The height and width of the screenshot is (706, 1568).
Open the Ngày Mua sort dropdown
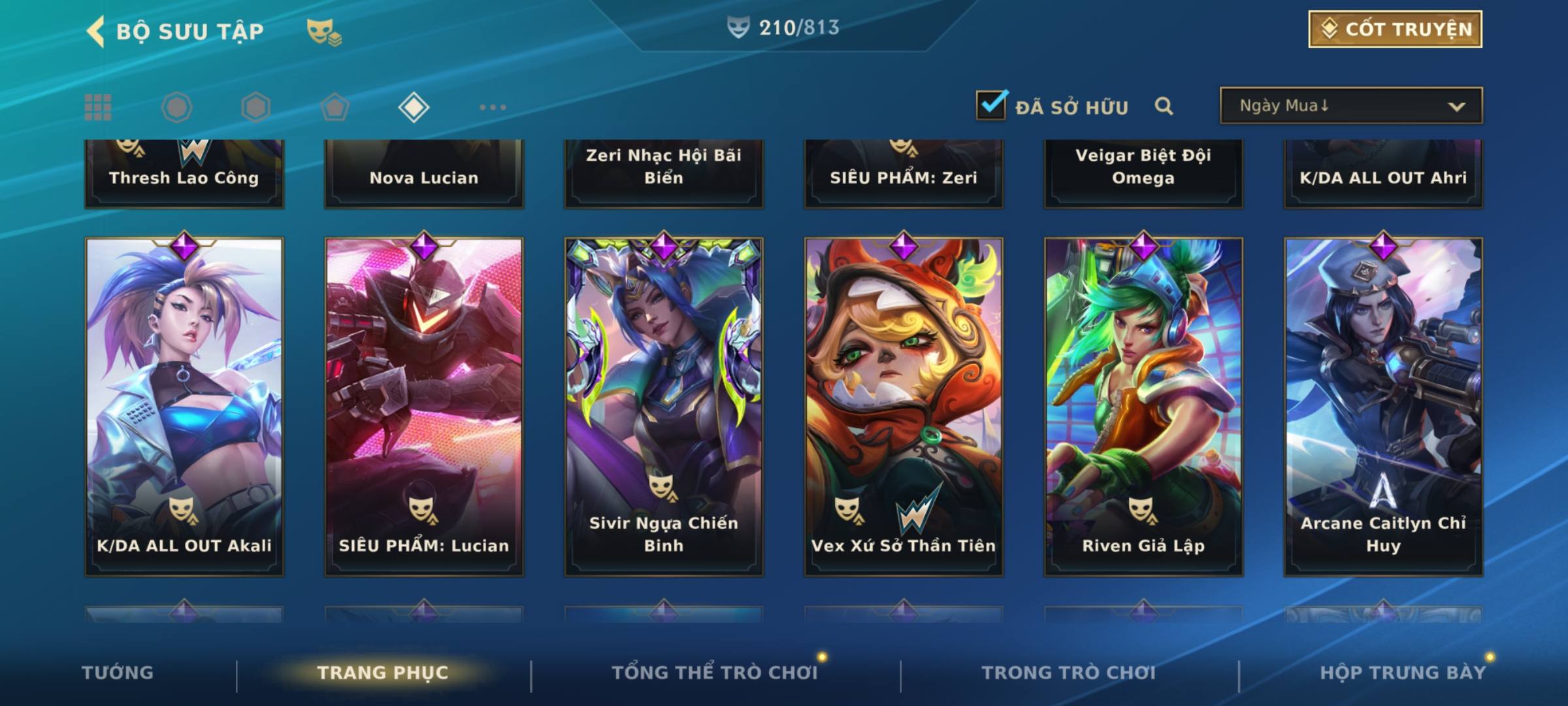click(x=1350, y=106)
